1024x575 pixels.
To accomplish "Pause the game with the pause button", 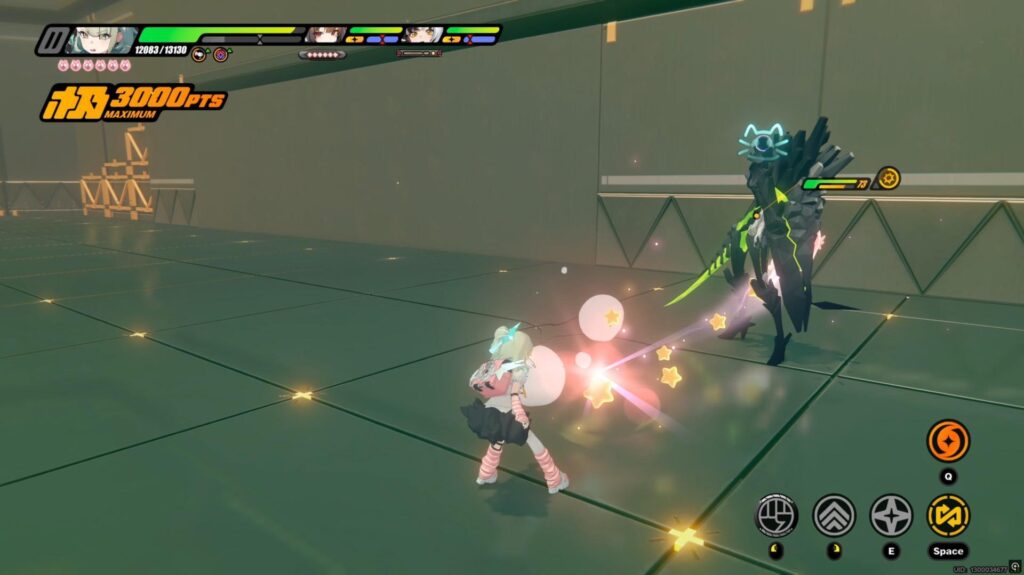I will 52,41.
